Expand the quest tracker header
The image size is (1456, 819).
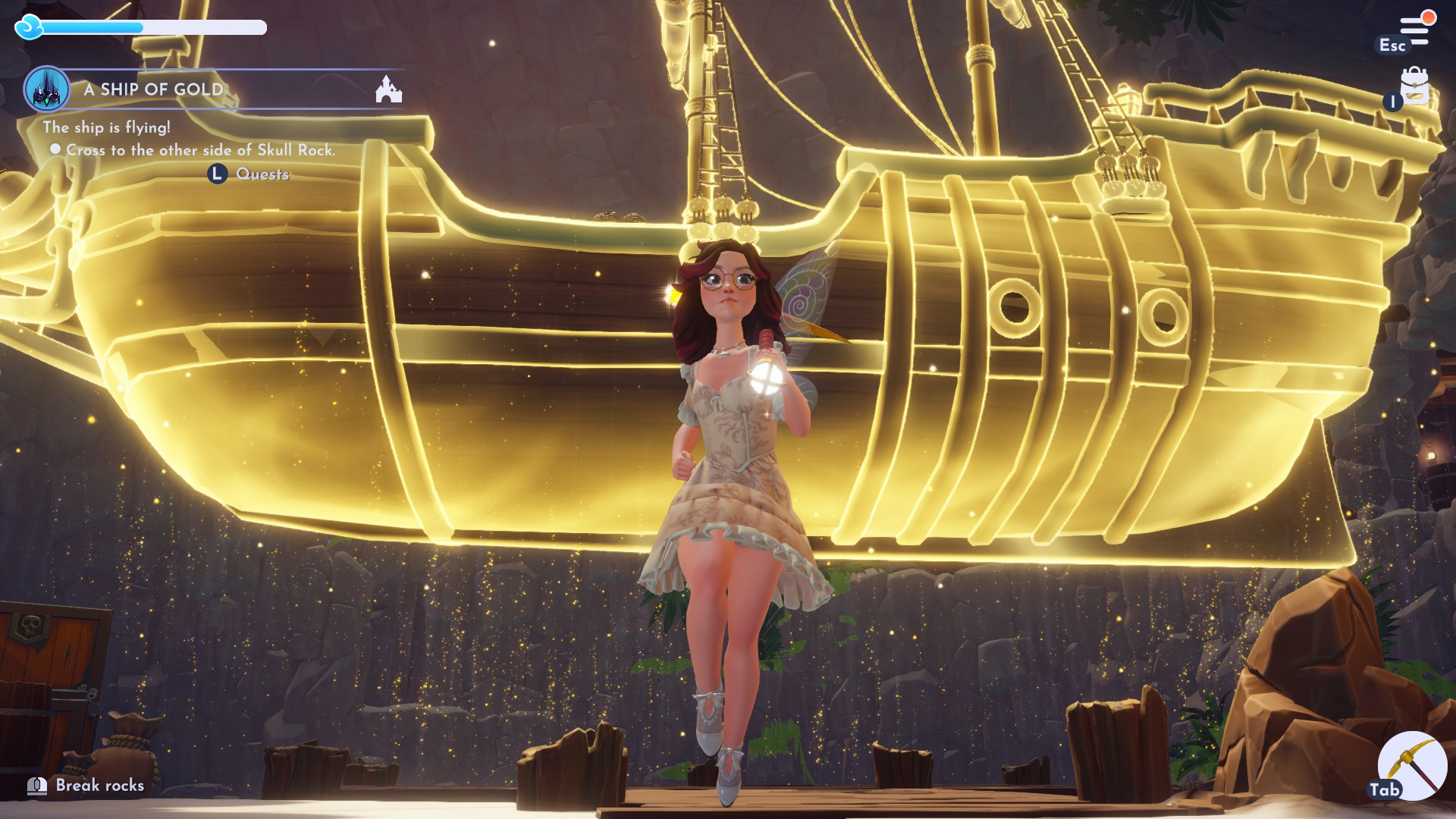tap(220, 89)
